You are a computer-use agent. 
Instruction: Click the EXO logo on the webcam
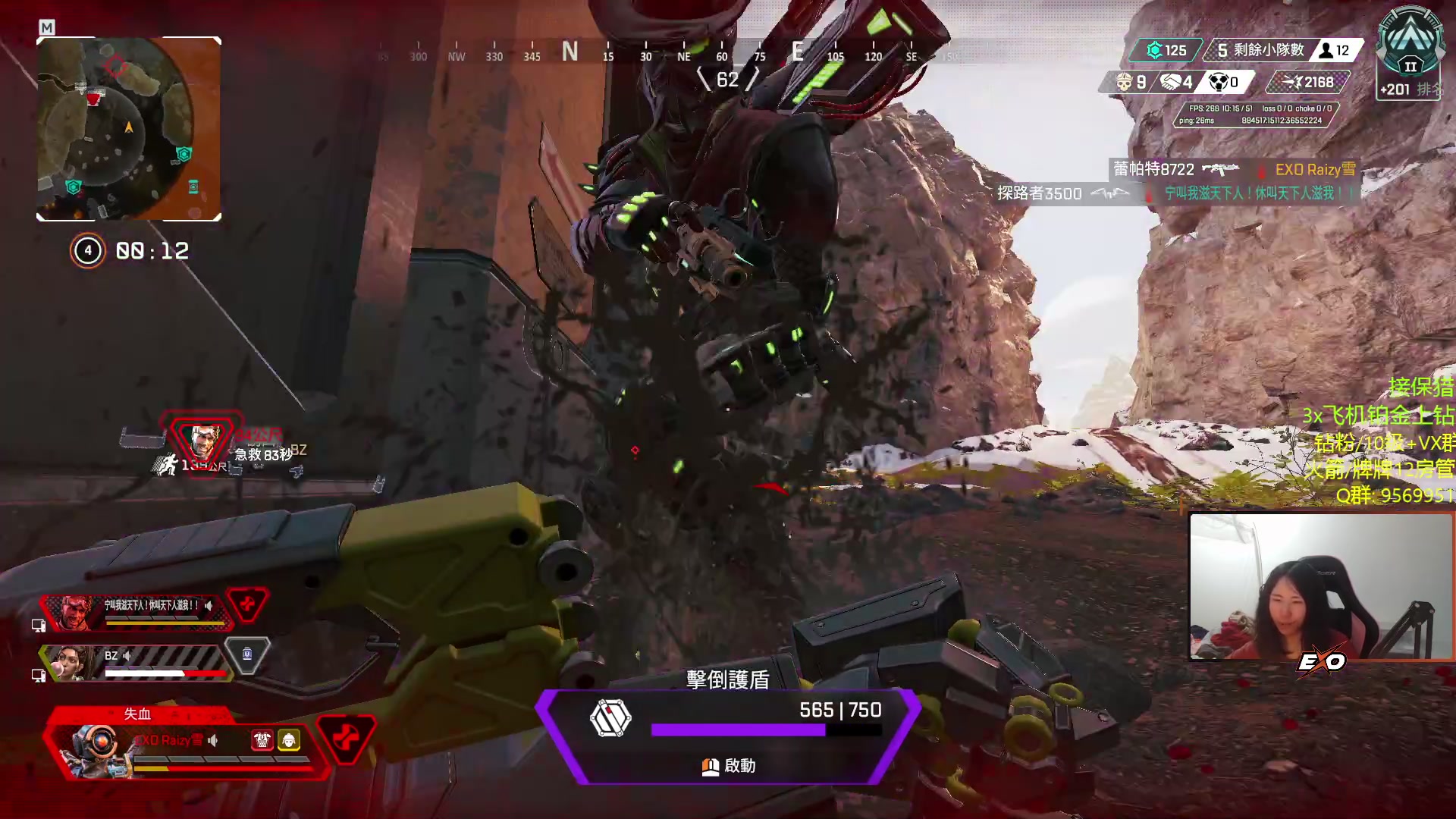pyautogui.click(x=1322, y=662)
